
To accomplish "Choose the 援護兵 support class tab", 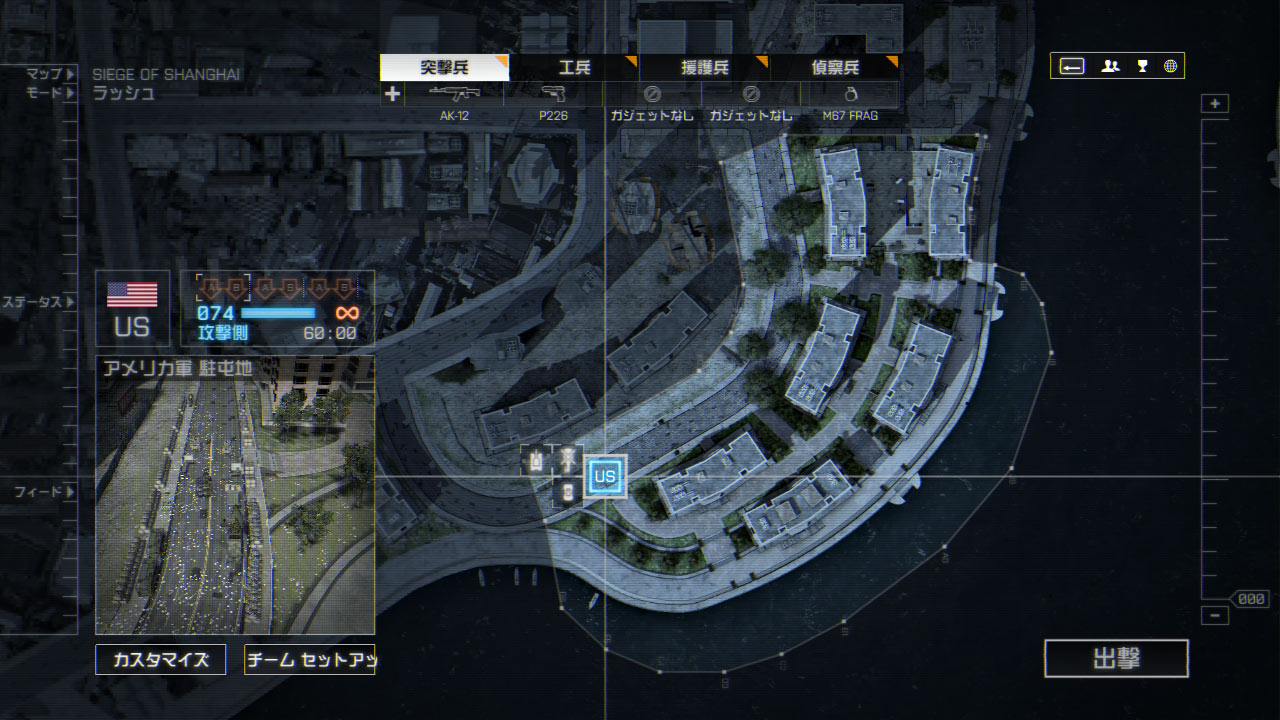I will point(704,68).
